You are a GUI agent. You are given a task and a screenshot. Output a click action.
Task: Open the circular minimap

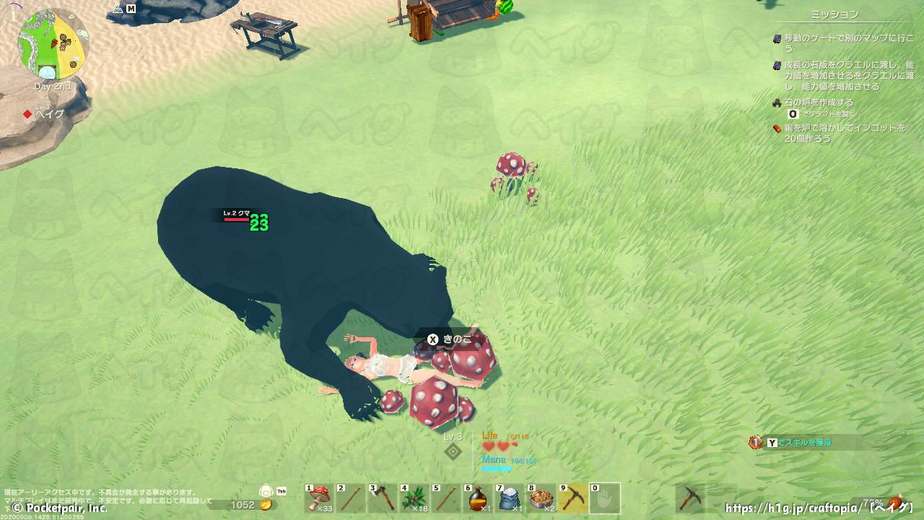click(x=54, y=44)
